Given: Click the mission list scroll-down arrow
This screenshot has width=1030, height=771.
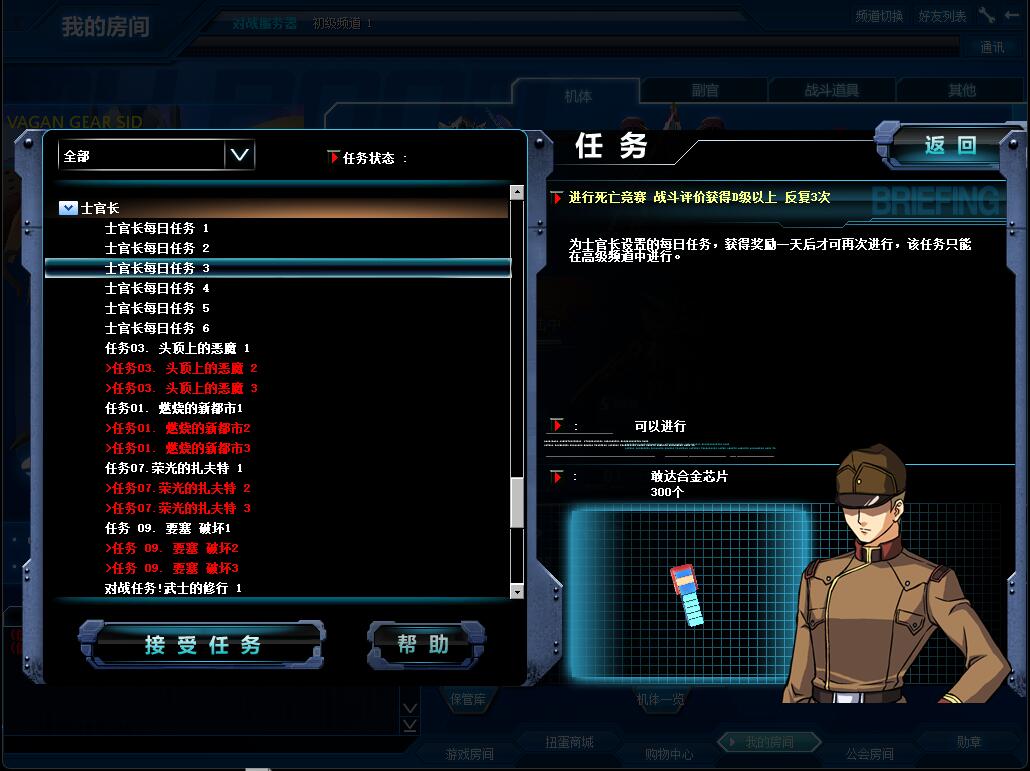Looking at the screenshot, I should click(517, 592).
